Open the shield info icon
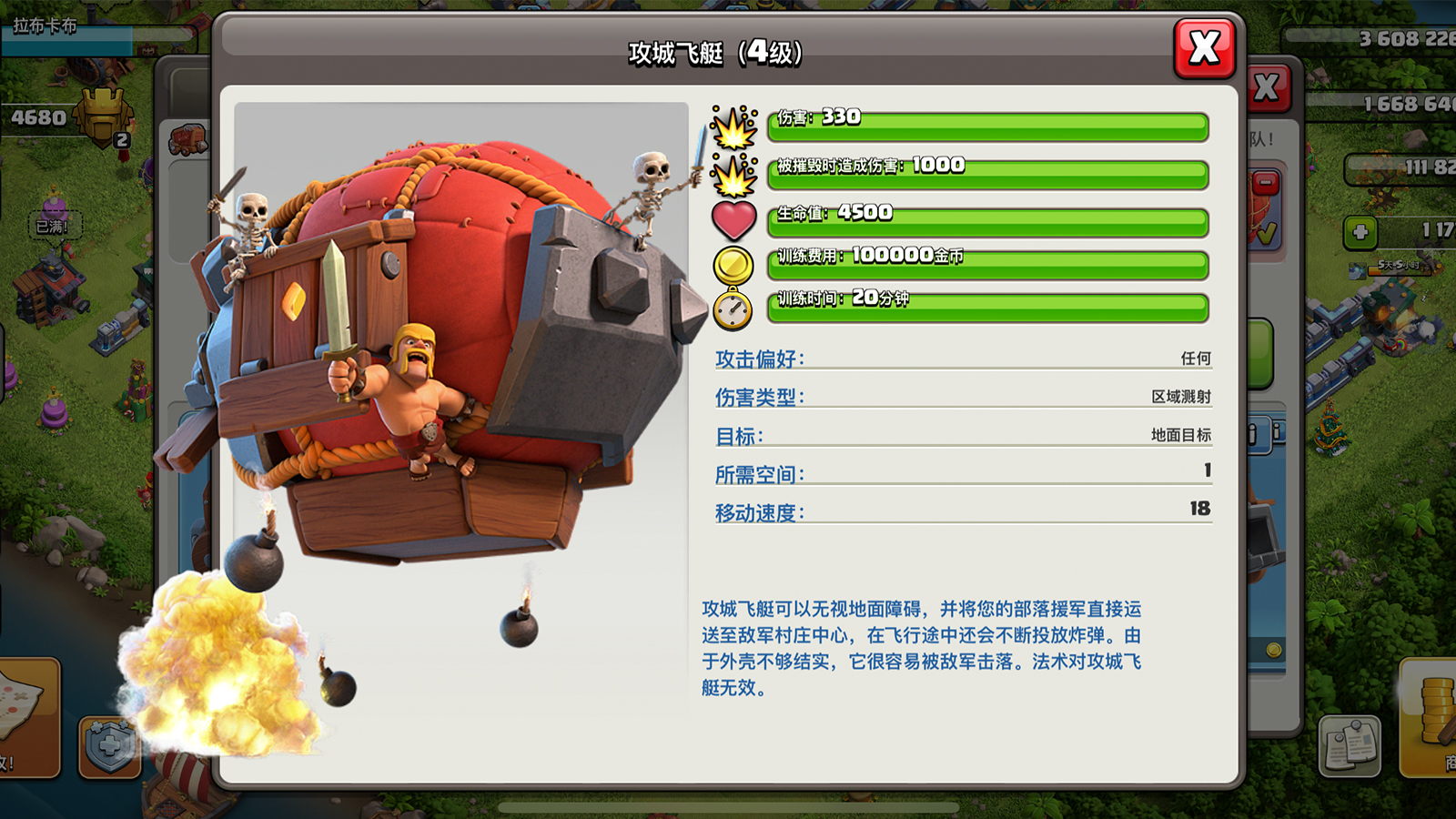Viewport: 1456px width, 819px height. pos(108,747)
